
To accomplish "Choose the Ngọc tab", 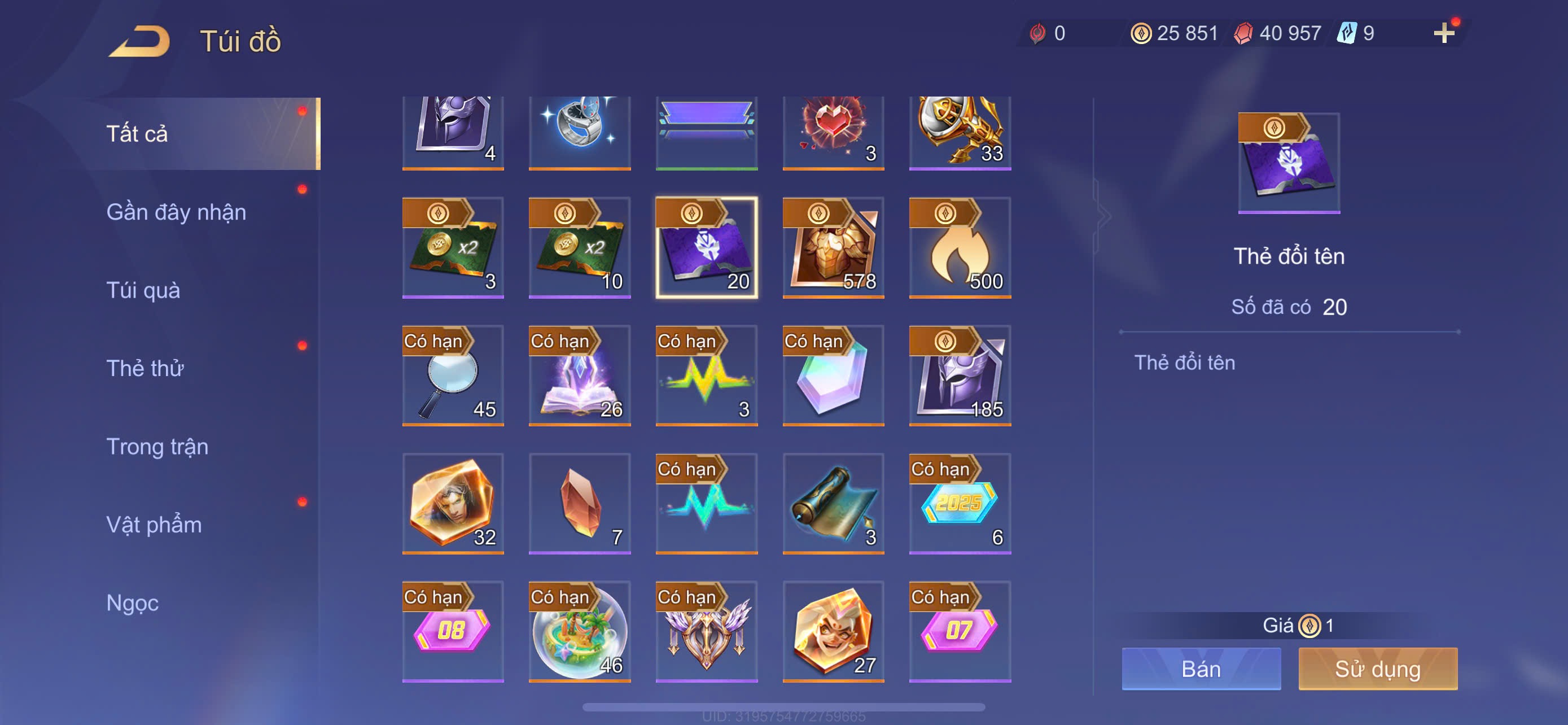I will 132,602.
